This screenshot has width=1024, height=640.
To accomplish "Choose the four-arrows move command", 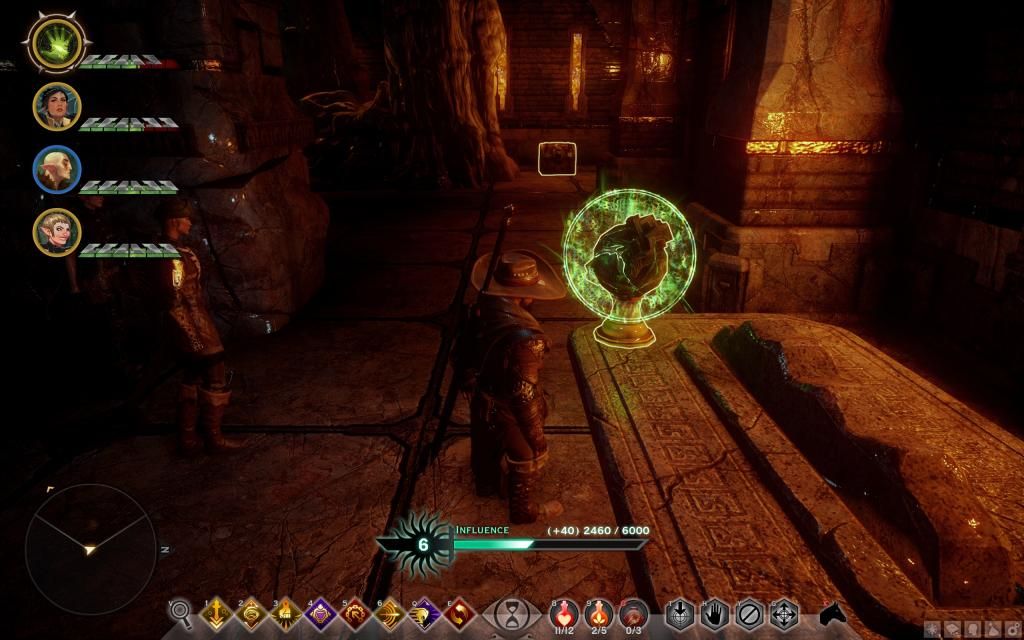I will tap(783, 612).
